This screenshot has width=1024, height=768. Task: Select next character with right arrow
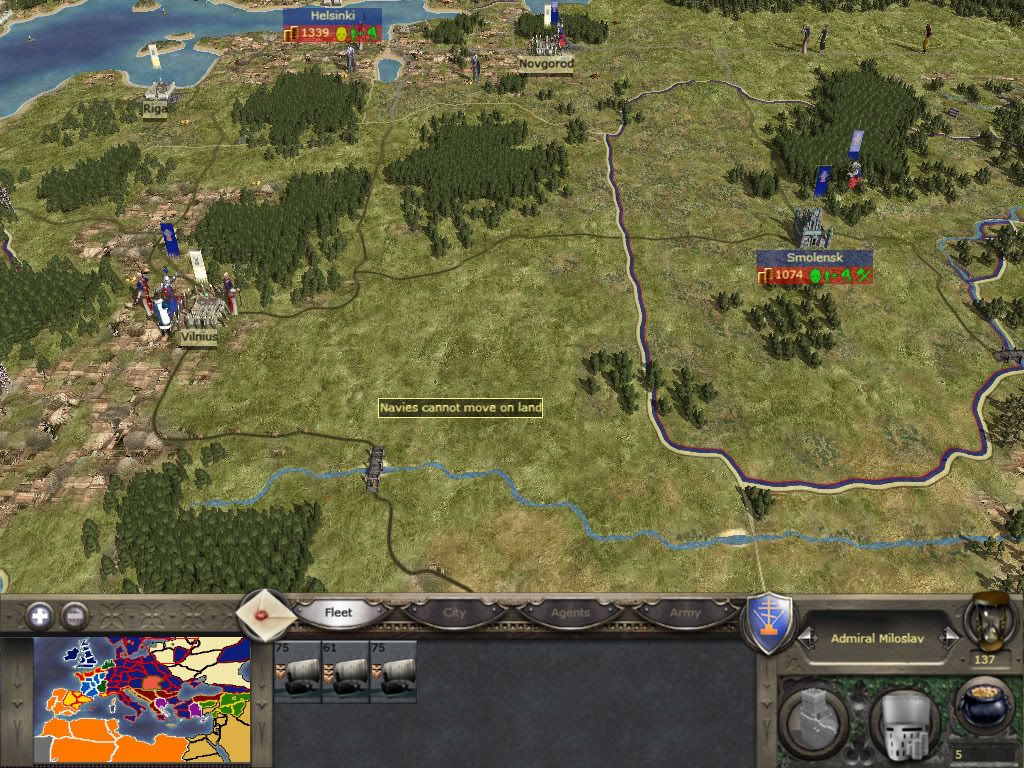click(x=952, y=638)
